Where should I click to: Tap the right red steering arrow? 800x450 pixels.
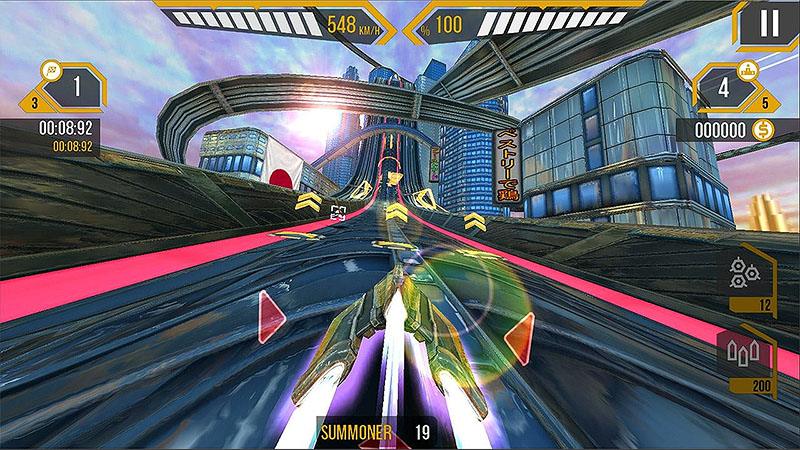[519, 339]
